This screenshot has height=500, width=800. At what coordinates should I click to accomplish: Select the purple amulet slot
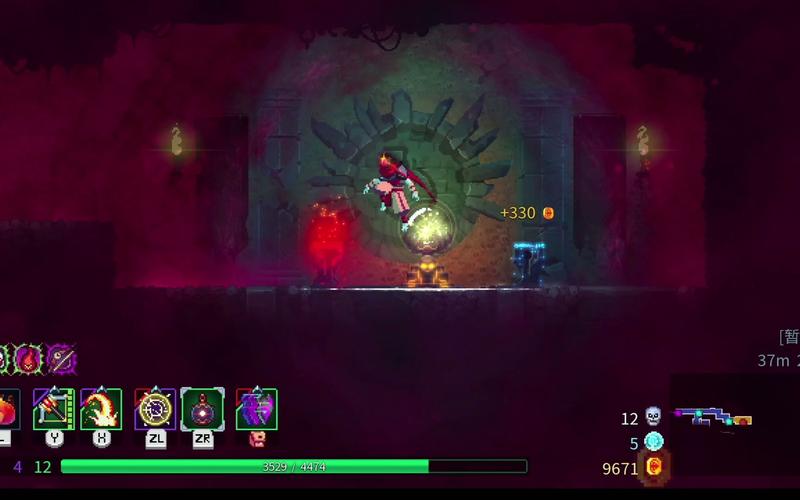[256, 409]
